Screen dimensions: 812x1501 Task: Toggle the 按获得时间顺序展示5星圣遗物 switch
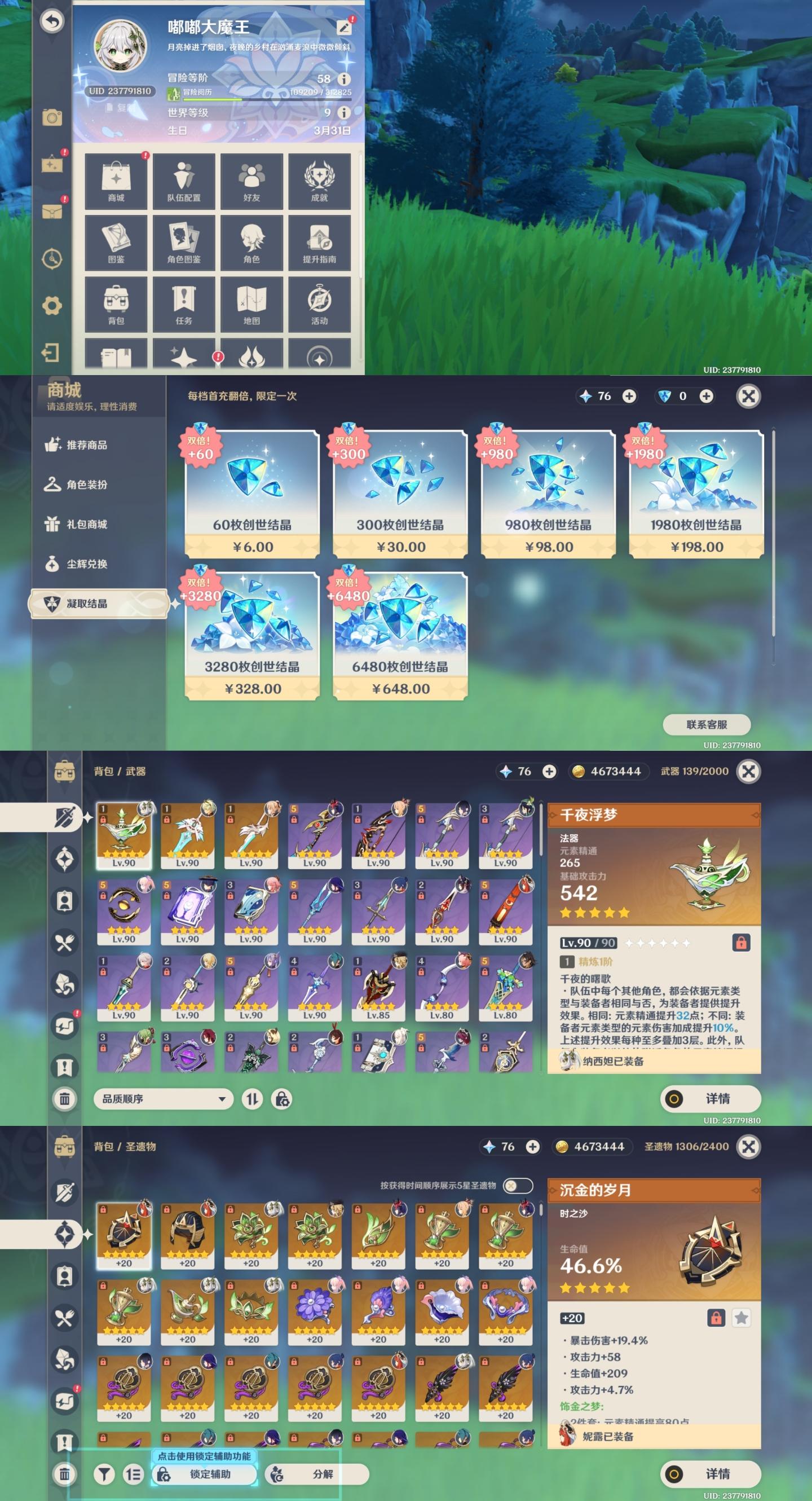point(517,1185)
